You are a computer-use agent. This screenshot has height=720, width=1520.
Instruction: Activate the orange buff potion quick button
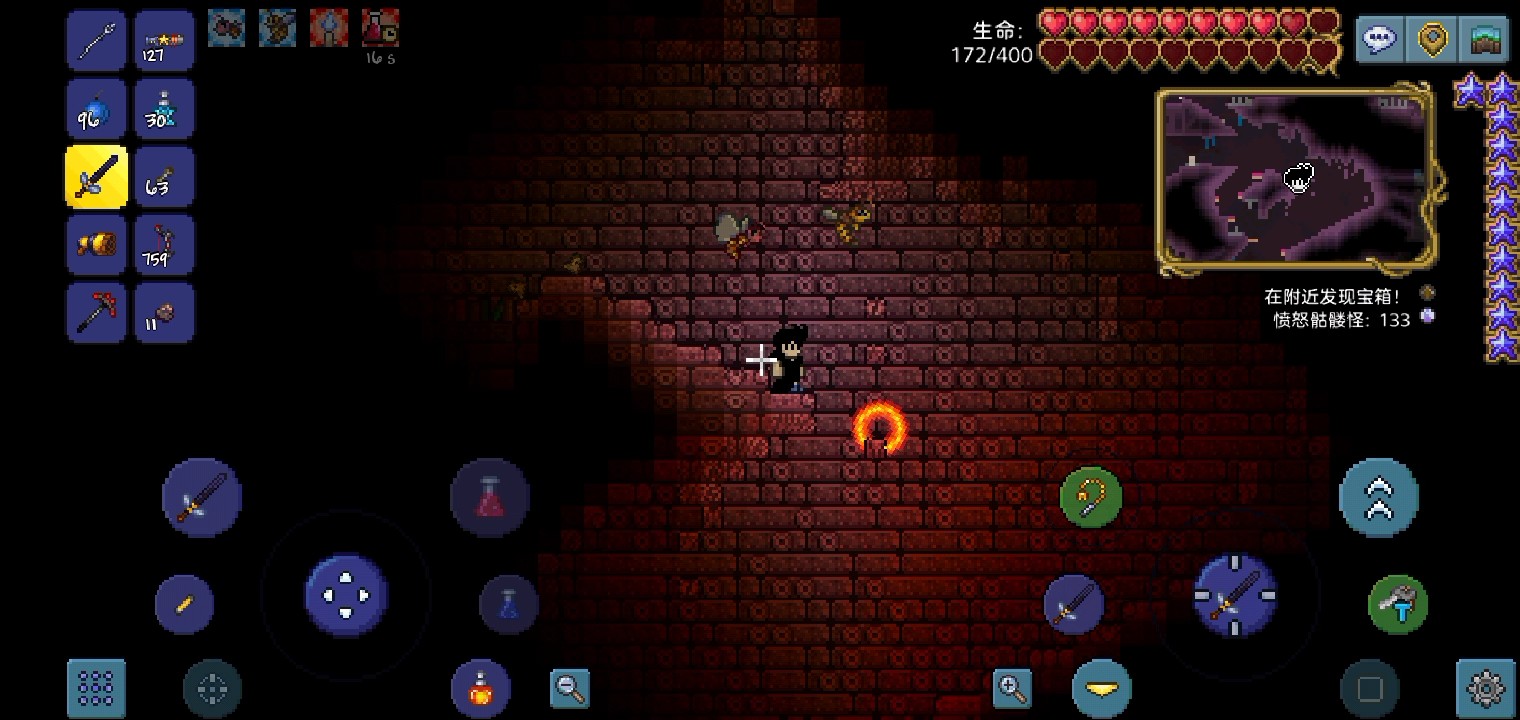point(481,688)
